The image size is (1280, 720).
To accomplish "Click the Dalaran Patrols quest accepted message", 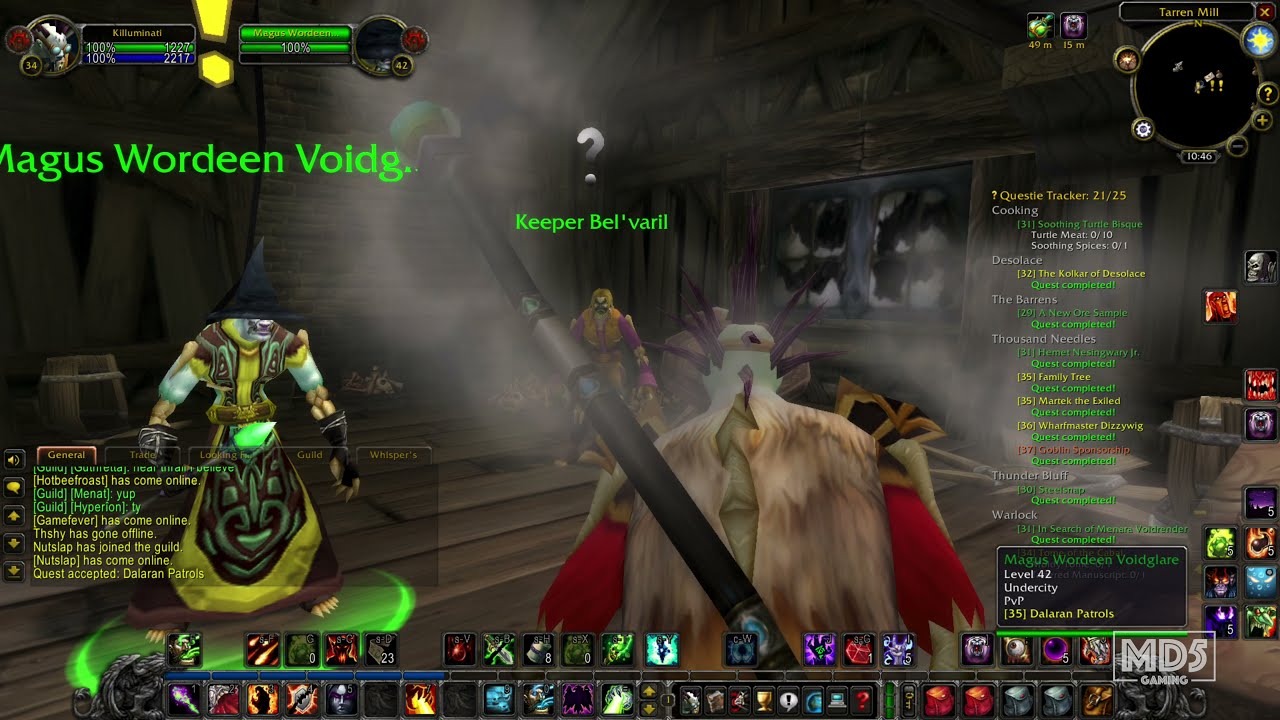I will click(121, 573).
